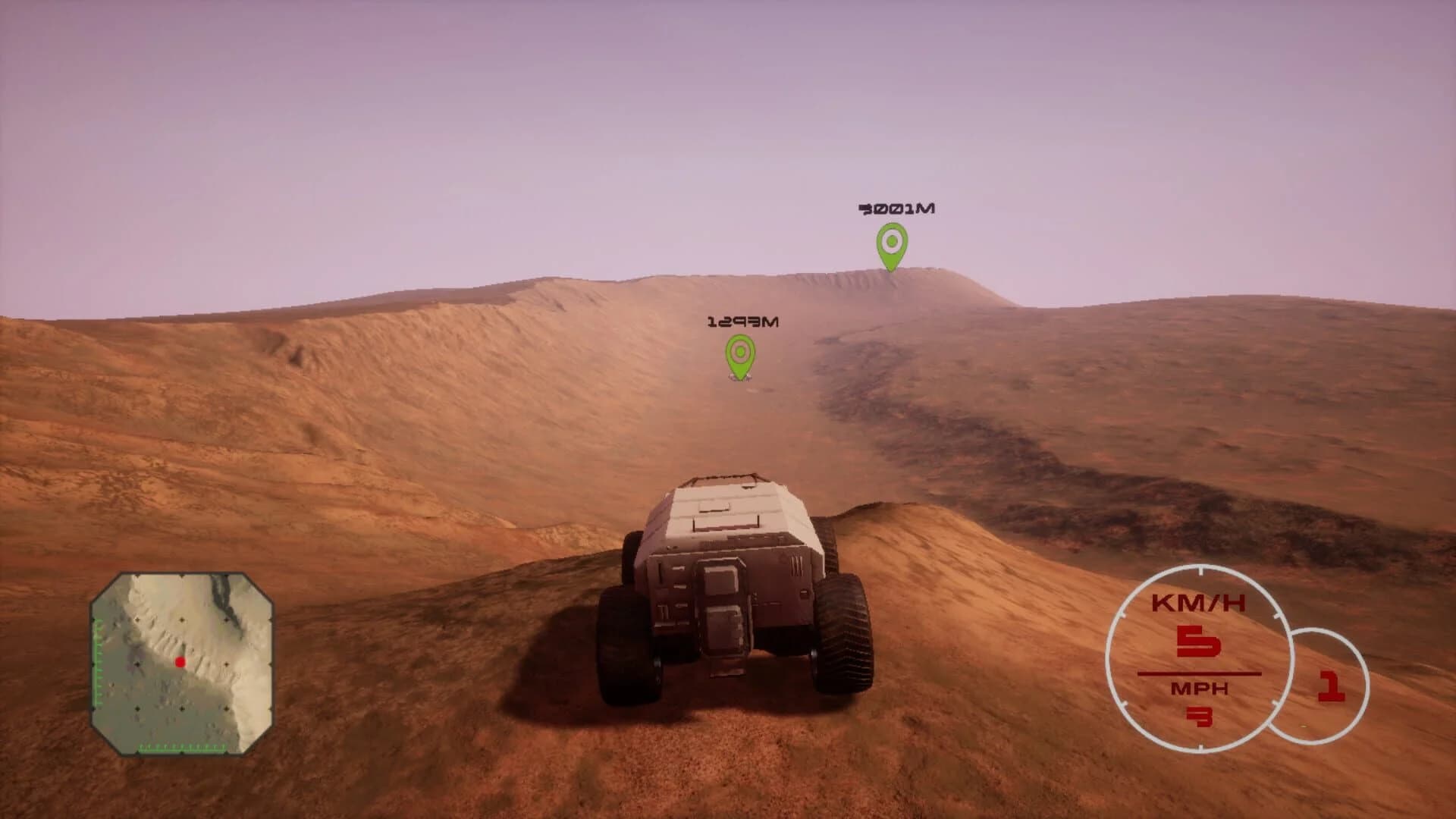Viewport: 1456px width, 819px height.
Task: Select the 1299M waypoint marker icon
Action: click(x=739, y=353)
